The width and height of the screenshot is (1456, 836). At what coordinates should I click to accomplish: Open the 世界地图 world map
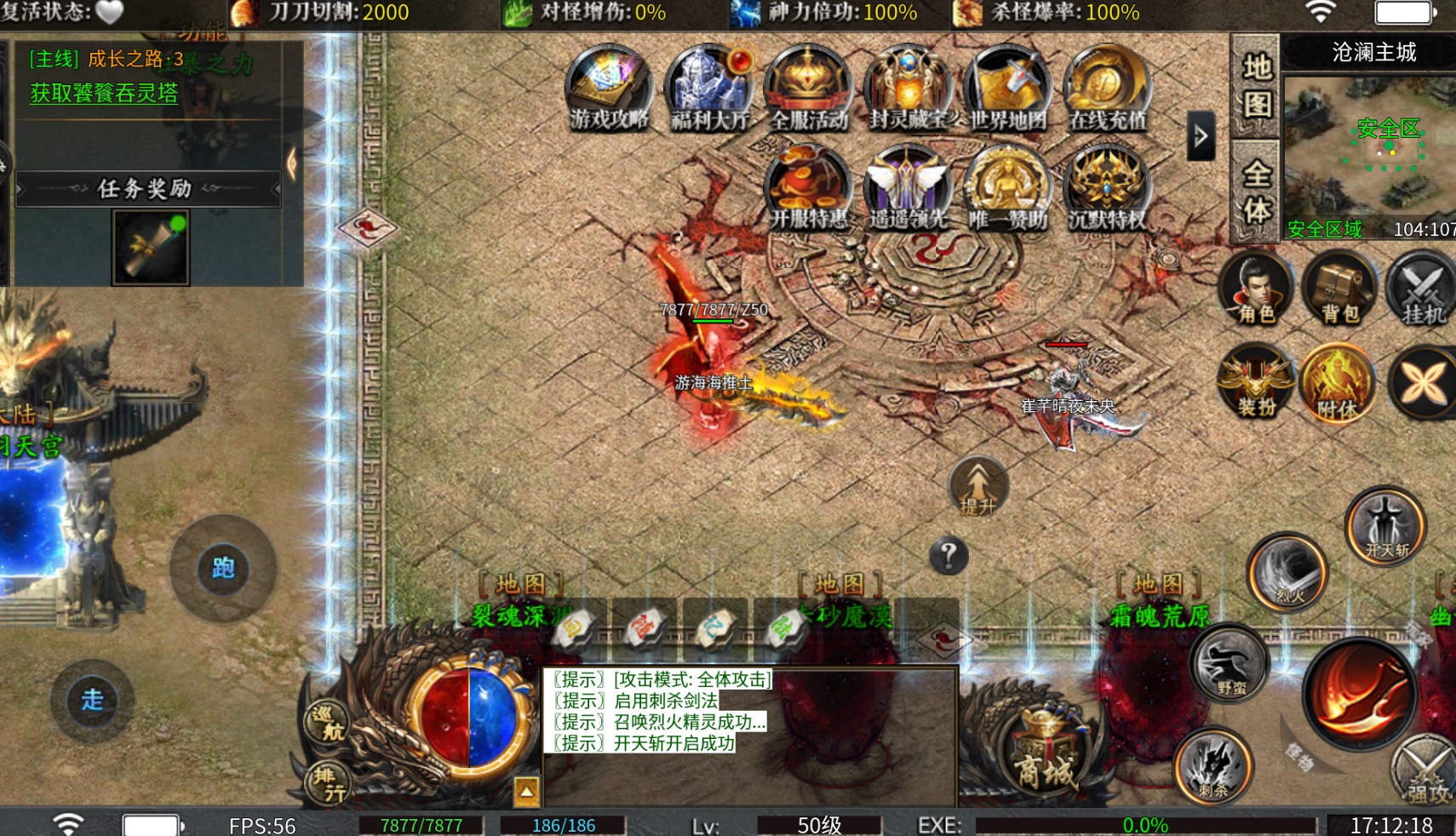(x=1007, y=89)
